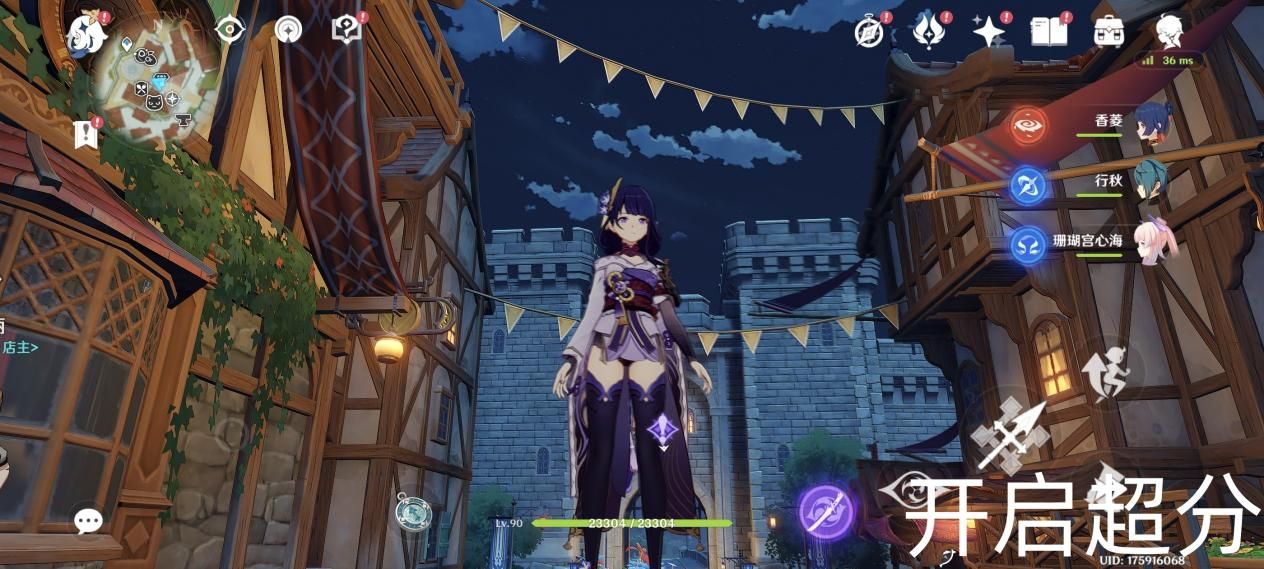
Task: Open the Battle Pass wings icon
Action: pos(929,31)
